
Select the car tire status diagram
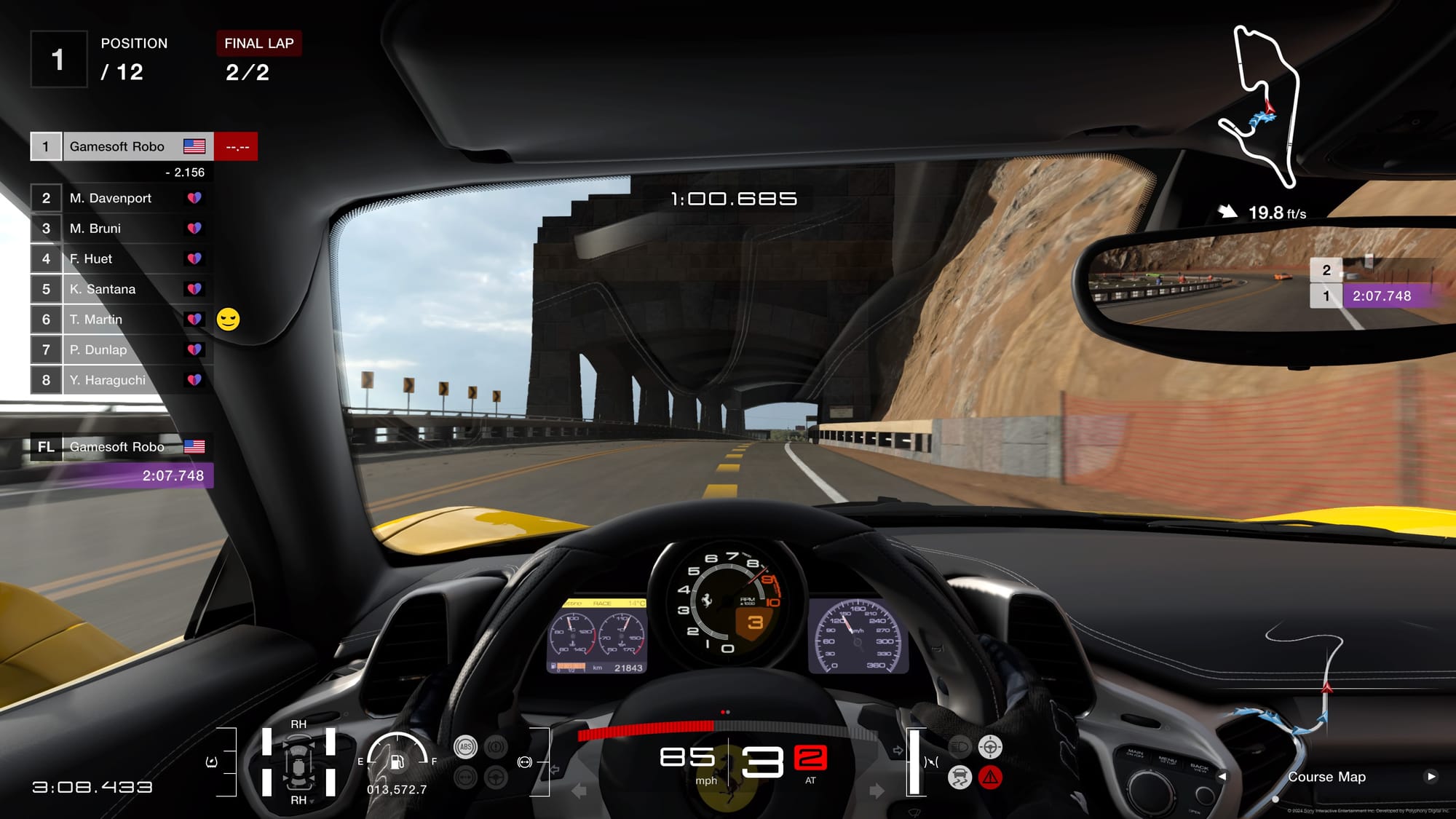(298, 762)
